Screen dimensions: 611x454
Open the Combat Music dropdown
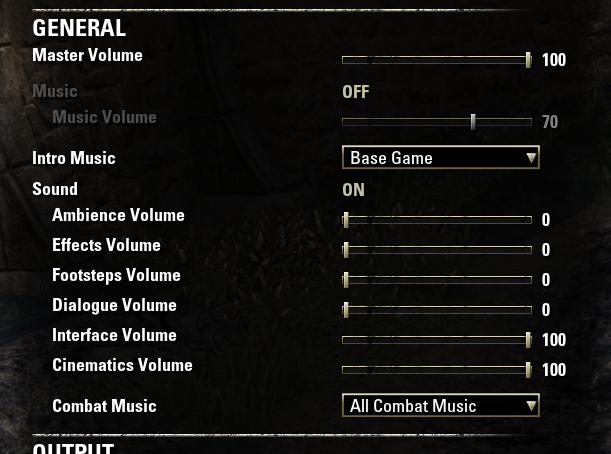pos(440,406)
